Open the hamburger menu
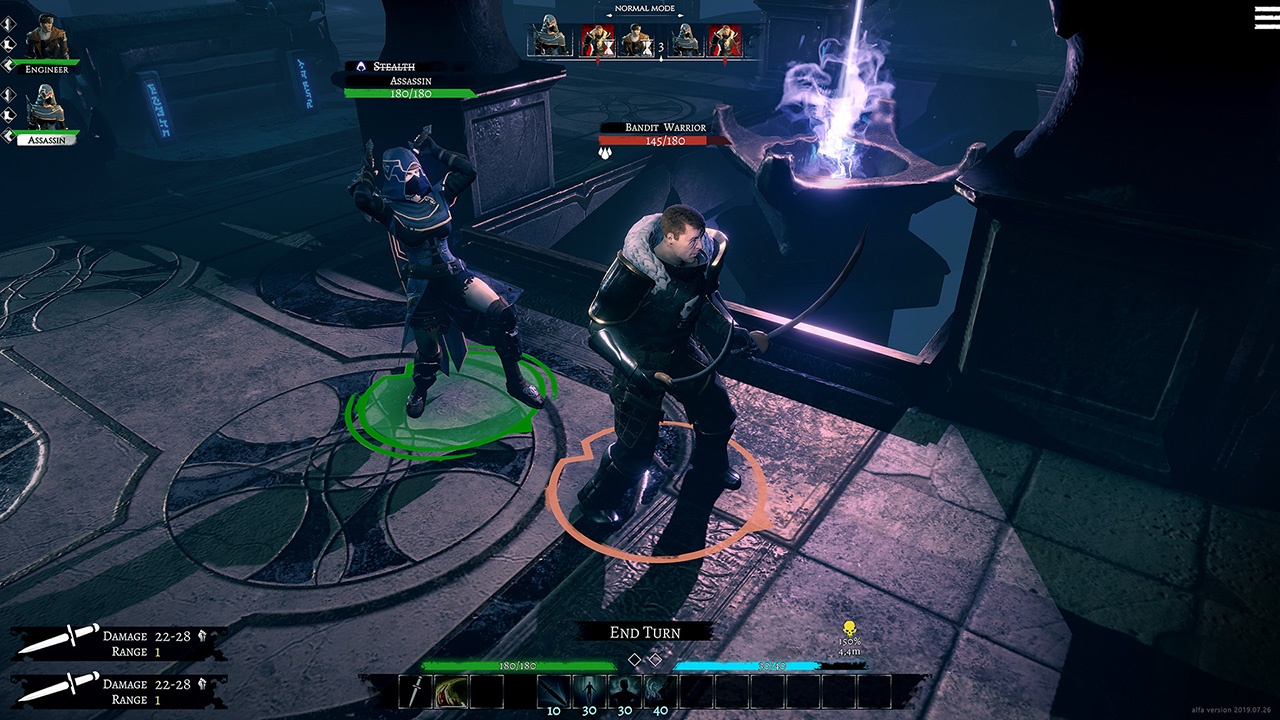1280x720 pixels. [x=1266, y=17]
